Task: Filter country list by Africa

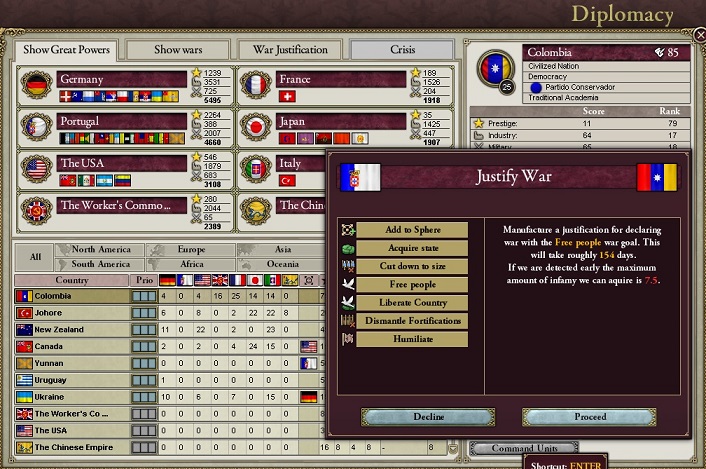Action: (190, 264)
